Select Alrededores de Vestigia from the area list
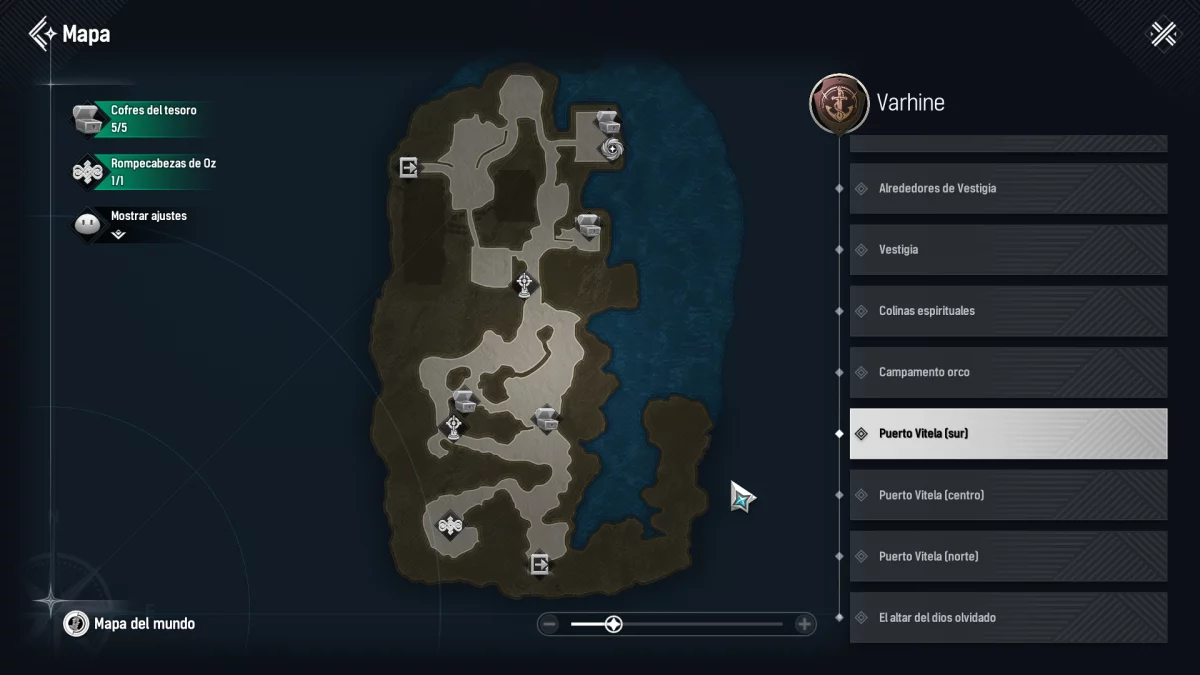1200x675 pixels. point(1008,188)
